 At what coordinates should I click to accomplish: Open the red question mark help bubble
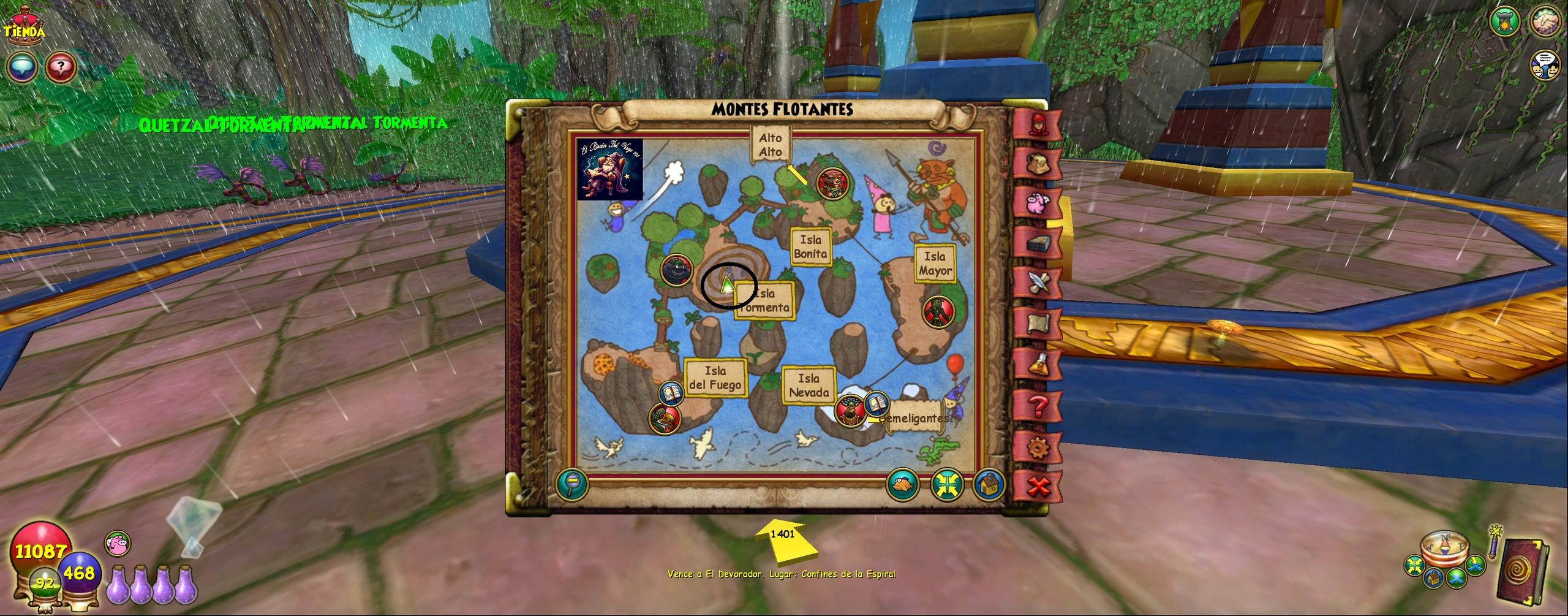pyautogui.click(x=61, y=66)
